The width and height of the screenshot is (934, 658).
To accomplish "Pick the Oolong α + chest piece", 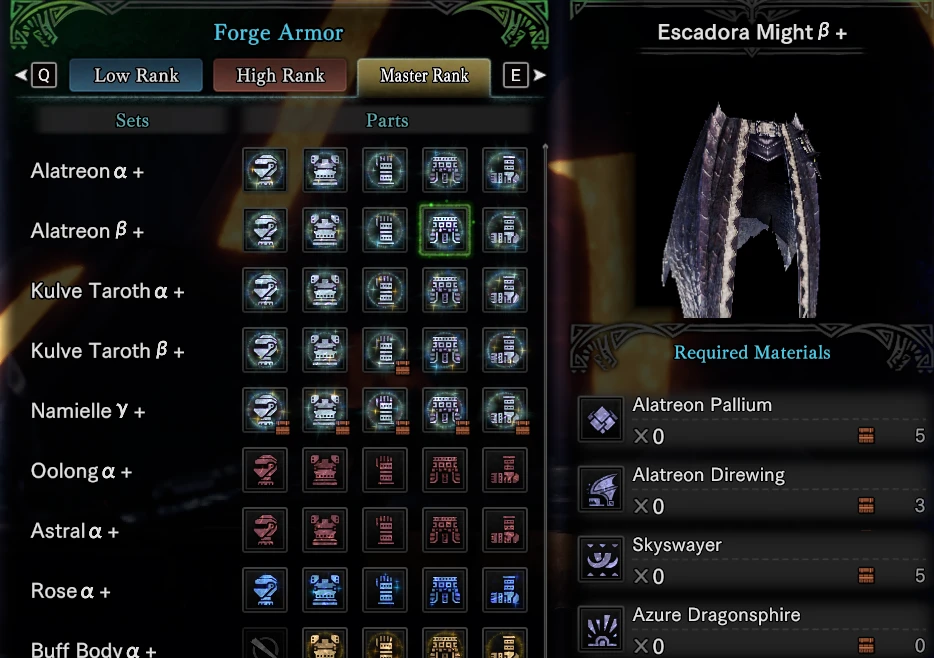I will tap(325, 471).
